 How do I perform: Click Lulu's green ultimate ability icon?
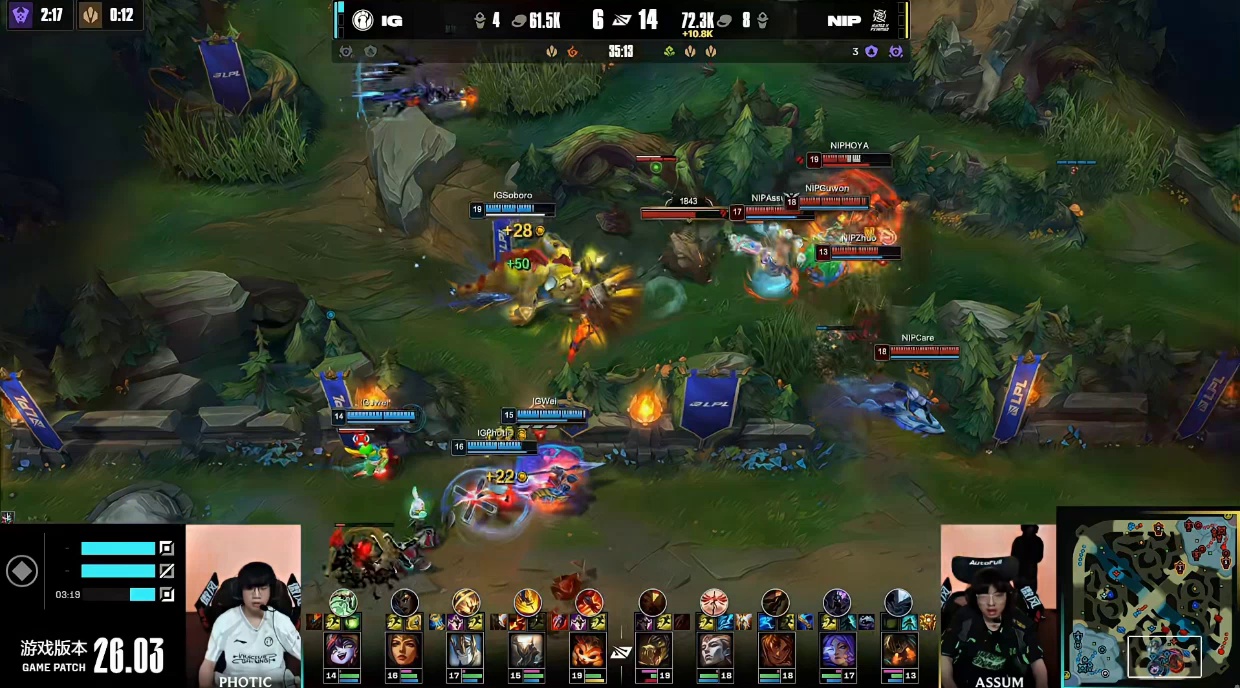pyautogui.click(x=342, y=602)
